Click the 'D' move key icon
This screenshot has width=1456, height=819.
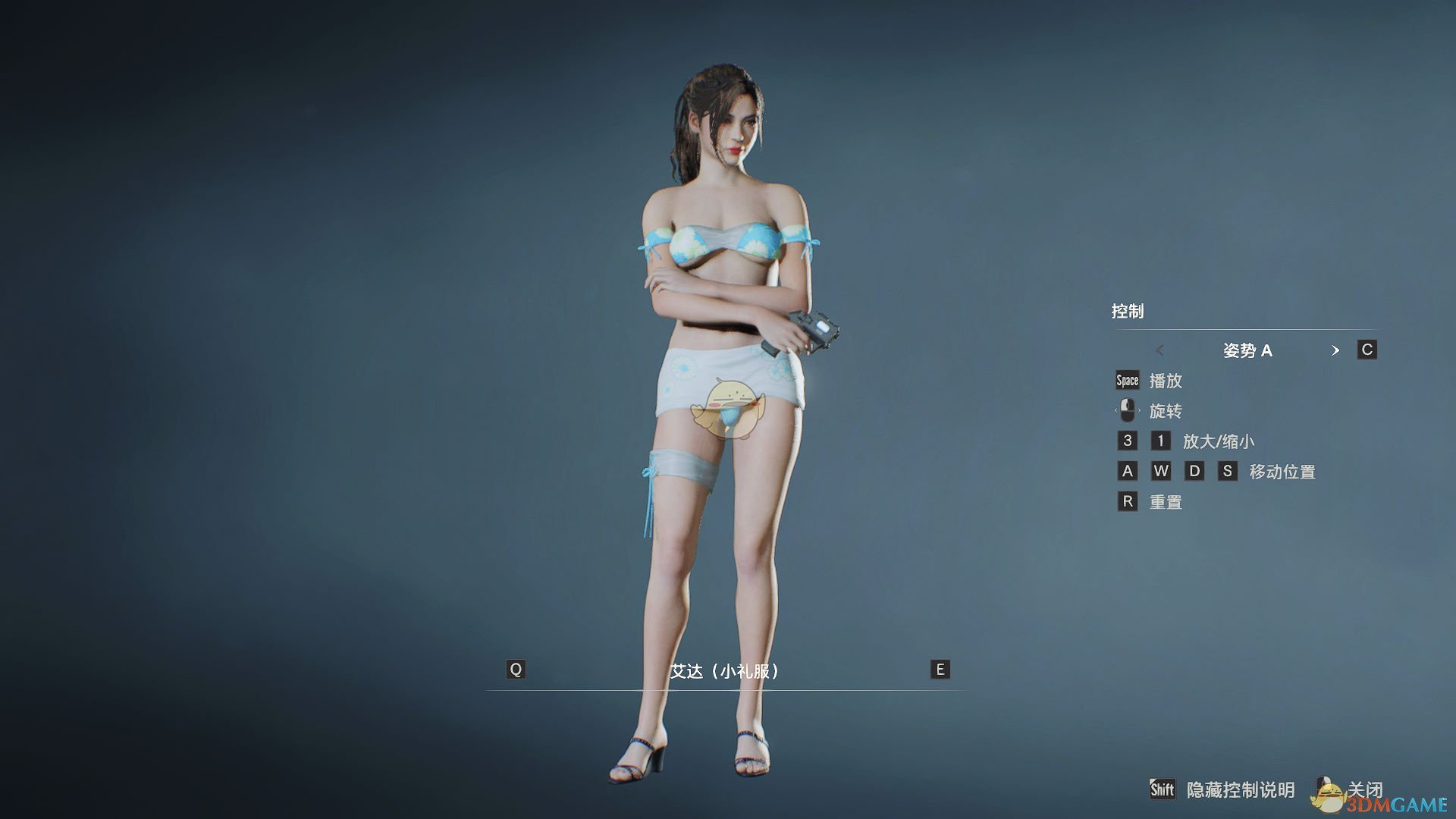coord(1194,471)
